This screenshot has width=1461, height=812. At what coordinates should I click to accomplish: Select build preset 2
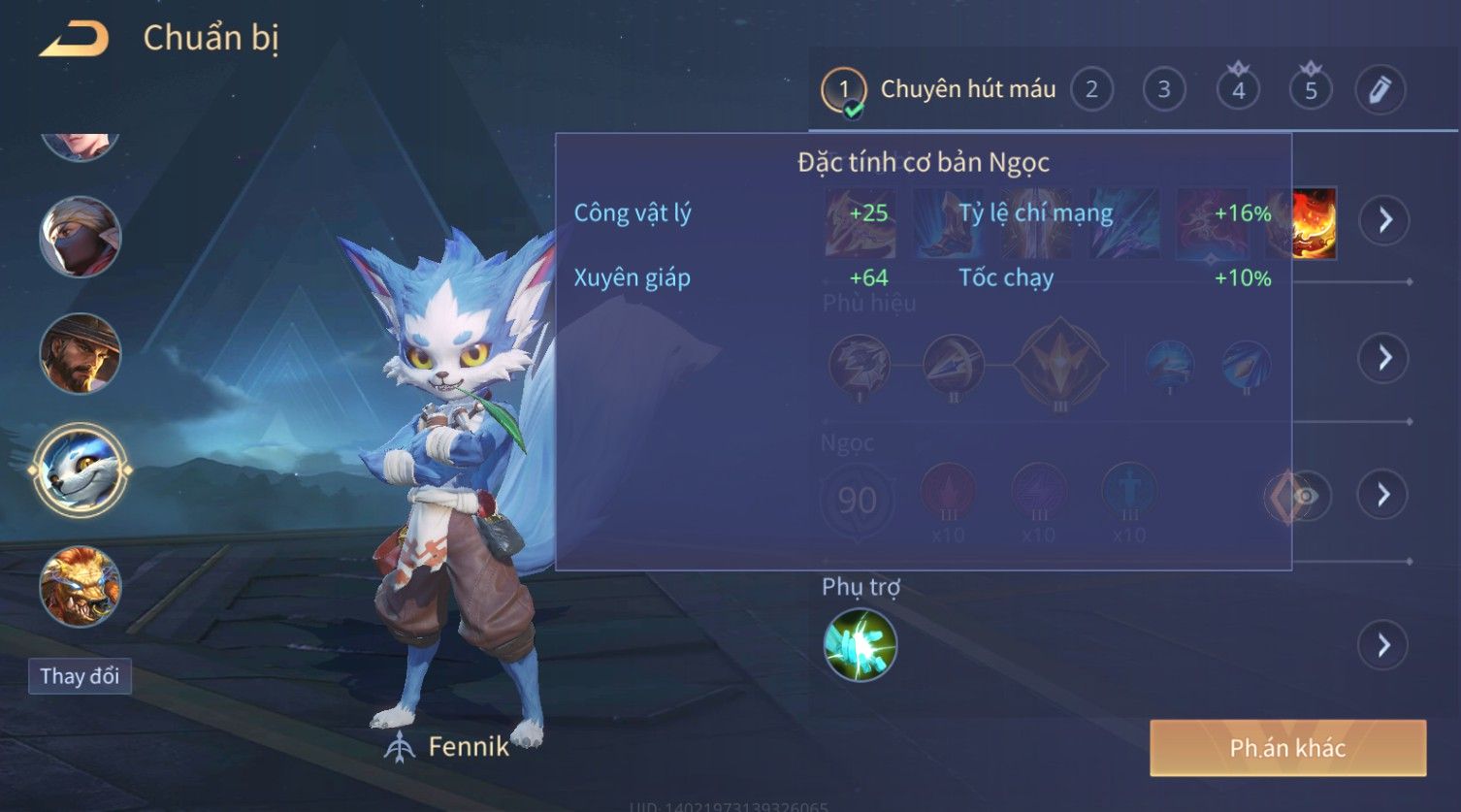(1091, 90)
